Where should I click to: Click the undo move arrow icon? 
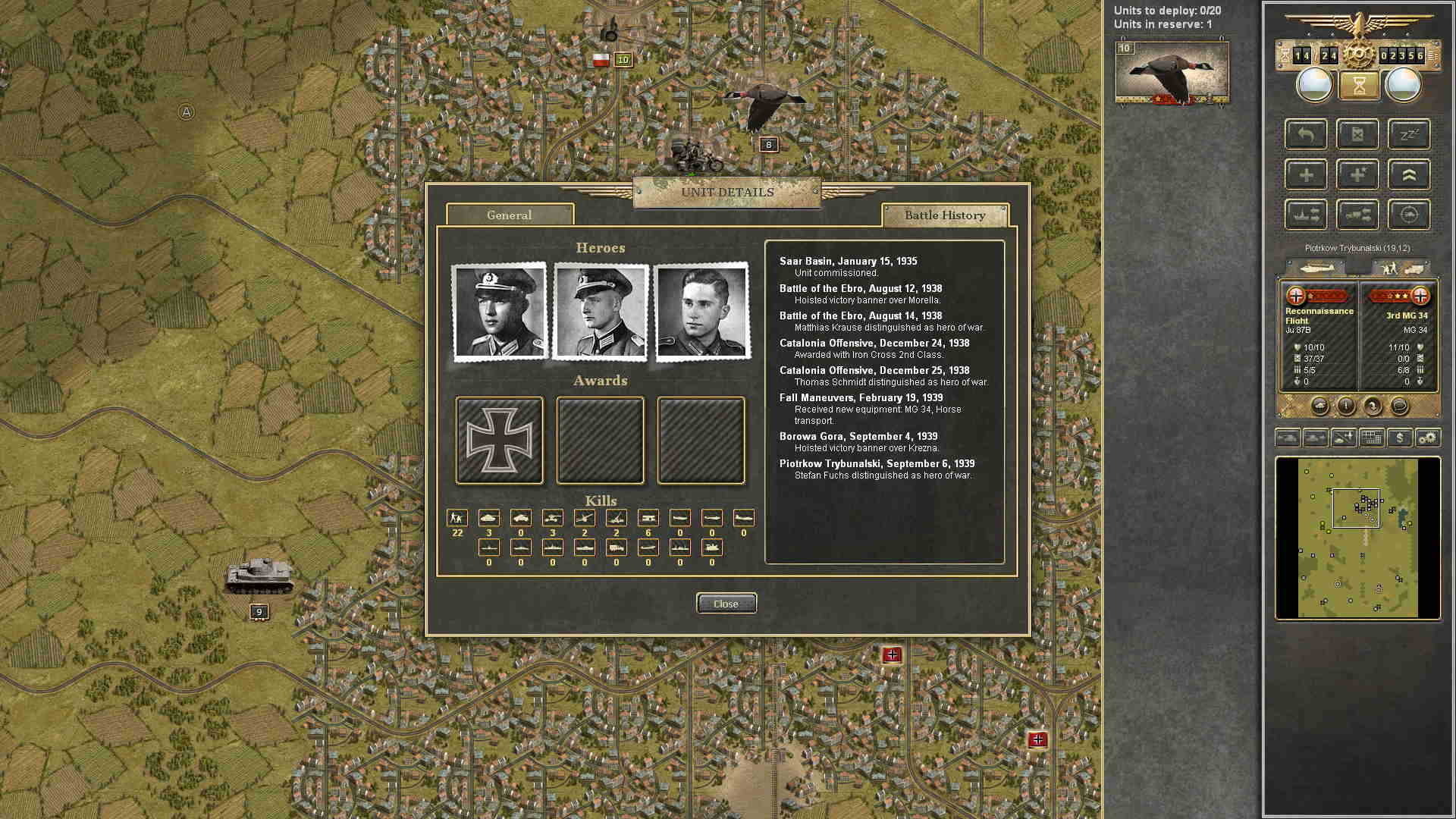click(1304, 134)
